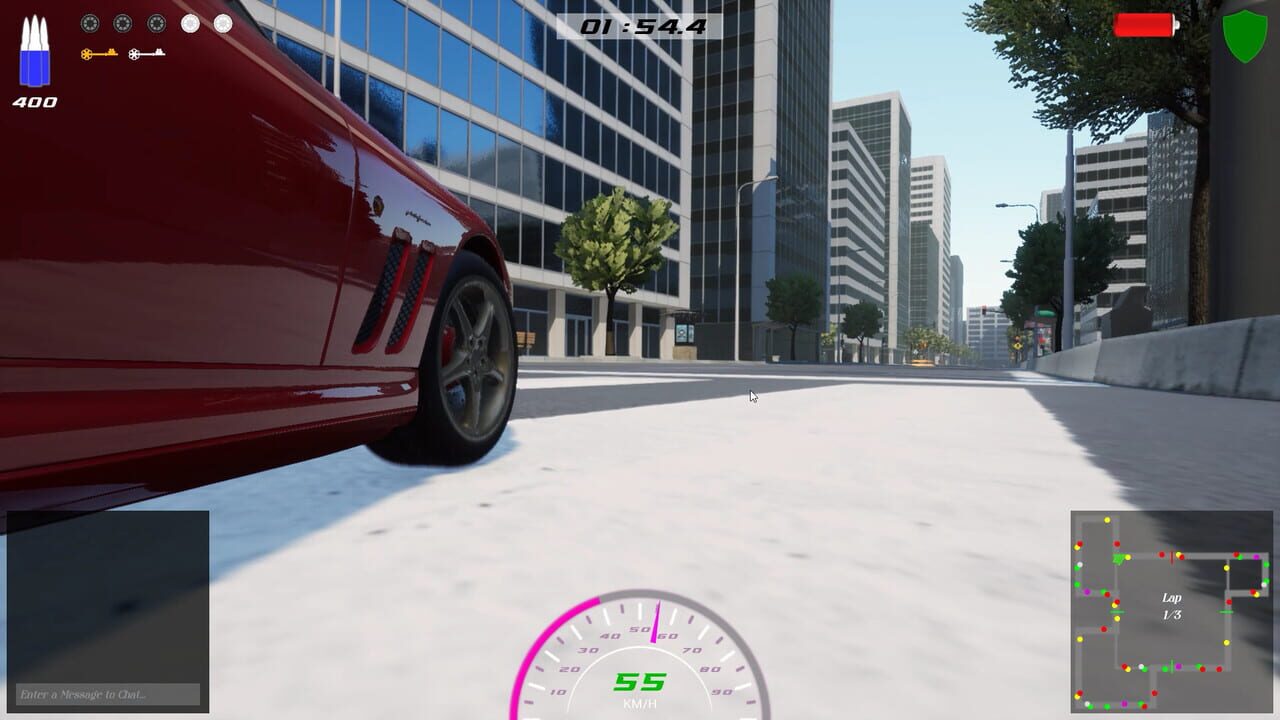Select the third dark wheel icon
The width and height of the screenshot is (1280, 720).
click(x=156, y=23)
